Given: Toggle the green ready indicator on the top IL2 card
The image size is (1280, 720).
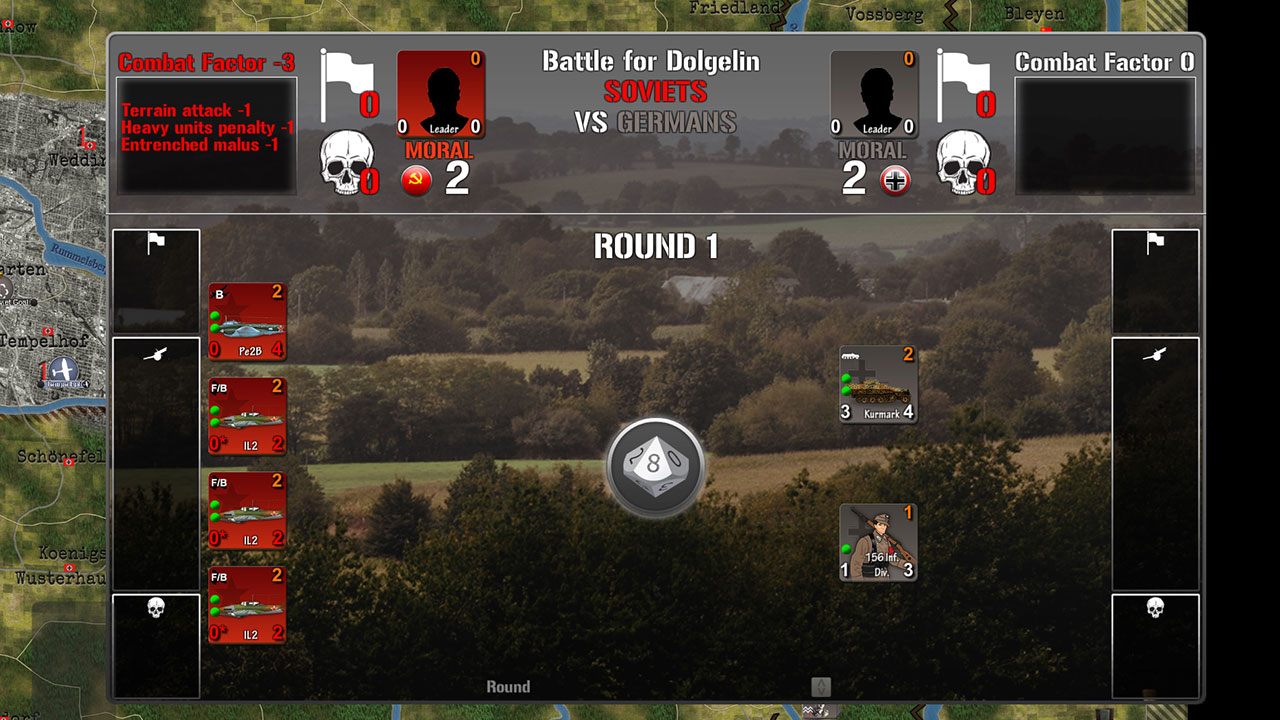Looking at the screenshot, I should click(x=215, y=409).
